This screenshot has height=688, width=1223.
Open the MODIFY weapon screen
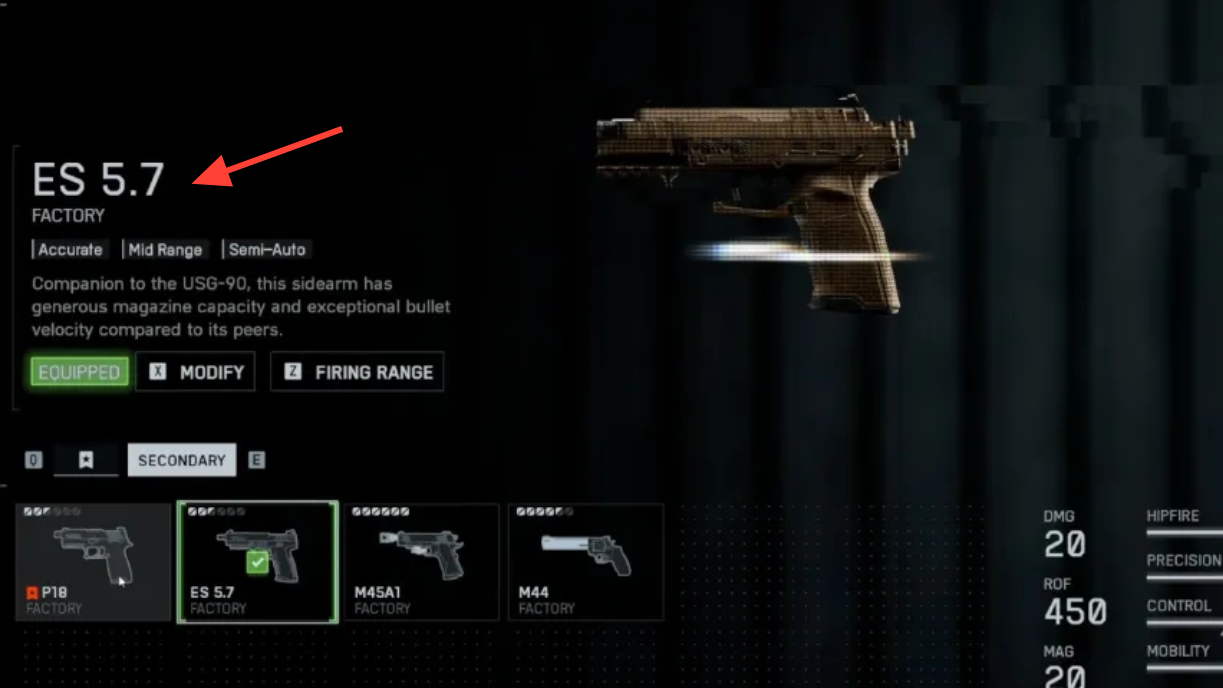(x=196, y=372)
